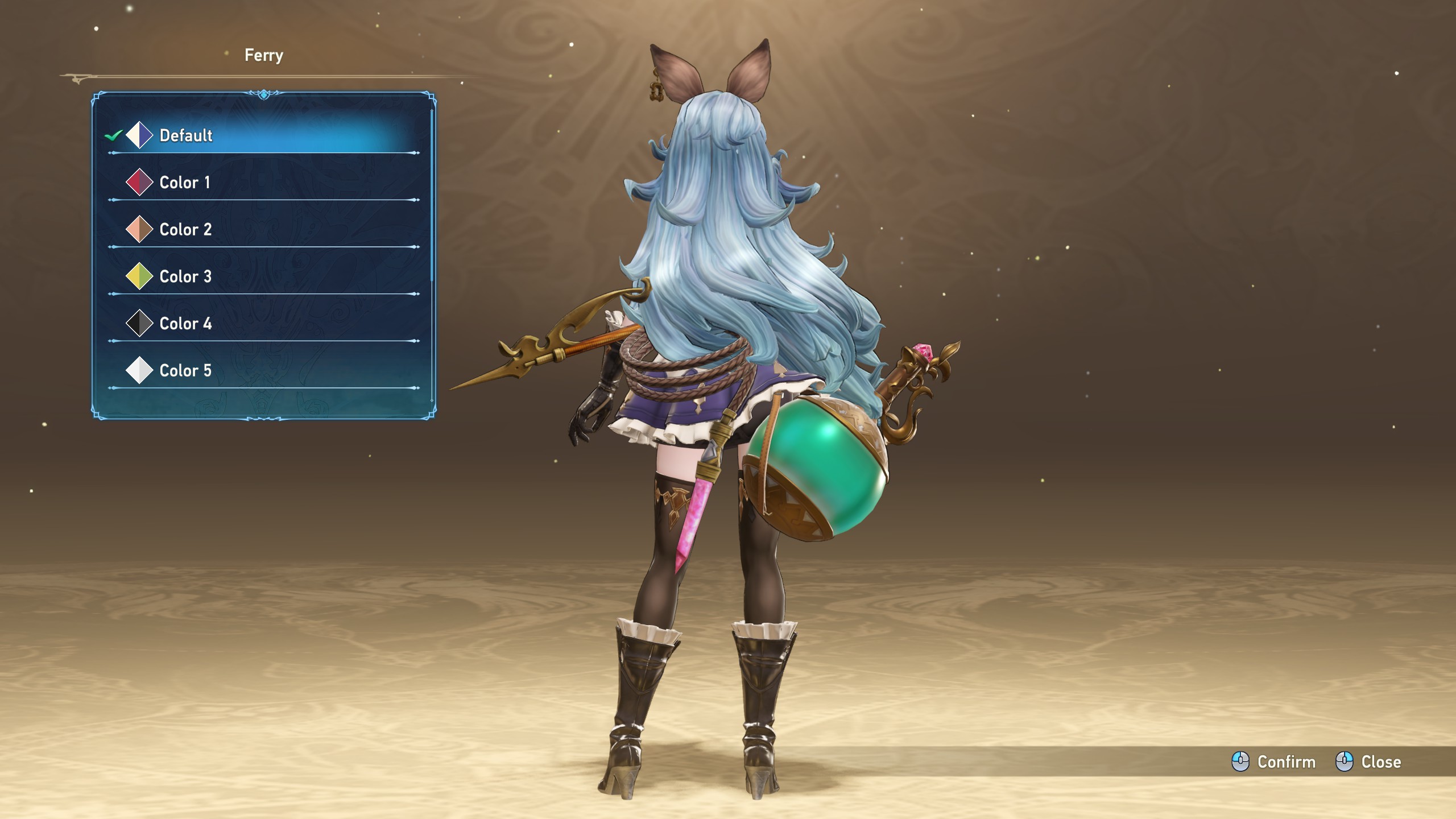Choose the Color 1 red palette
Image resolution: width=1456 pixels, height=819 pixels.
(184, 183)
